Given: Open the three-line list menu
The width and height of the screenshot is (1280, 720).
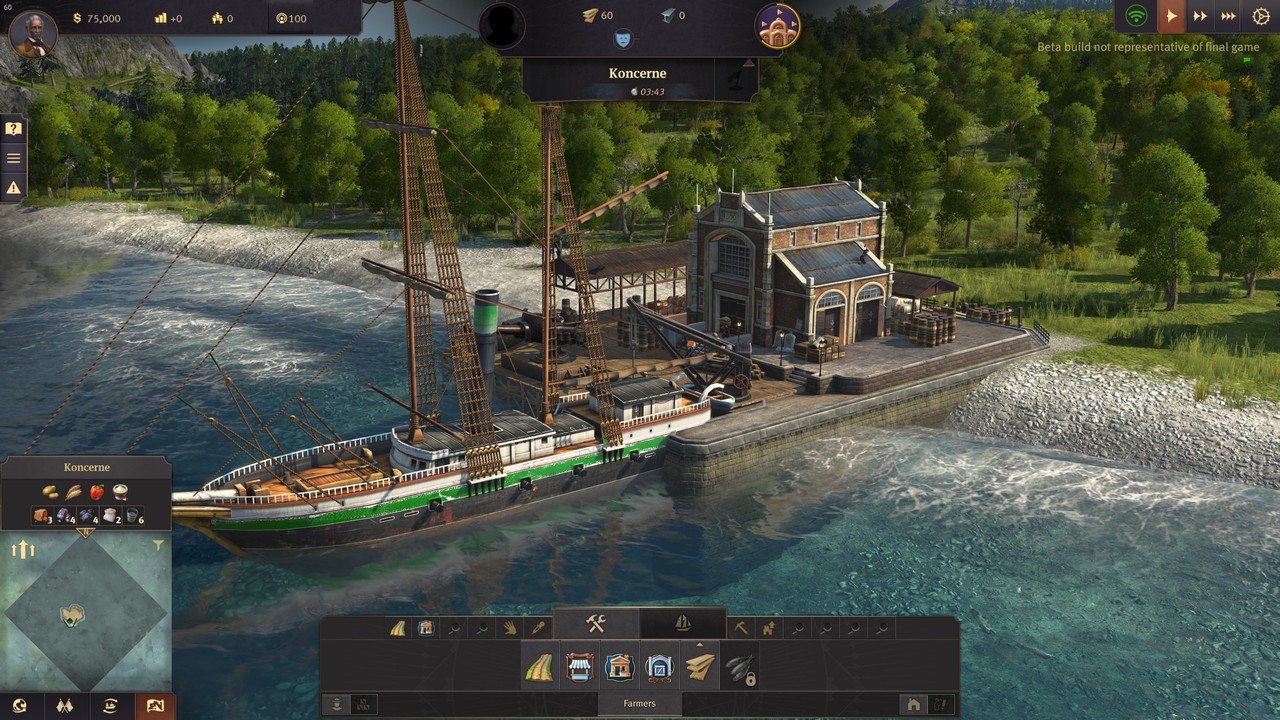Looking at the screenshot, I should point(13,158).
